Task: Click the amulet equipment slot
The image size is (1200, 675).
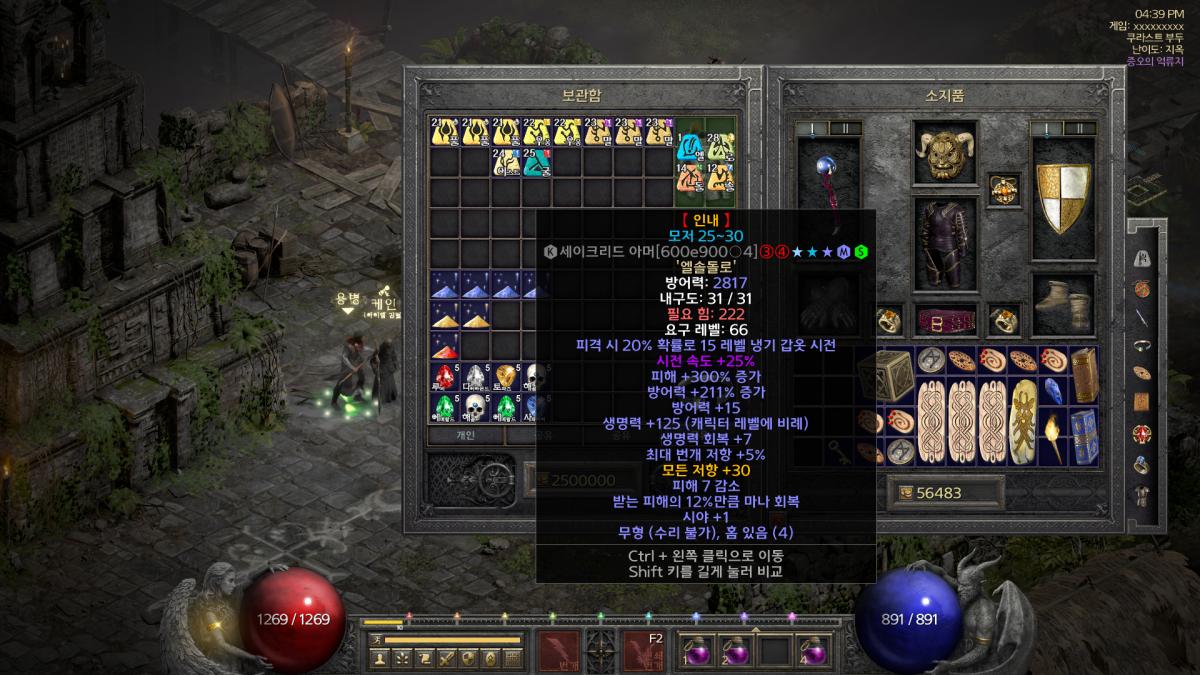Action: pyautogui.click(x=1003, y=188)
